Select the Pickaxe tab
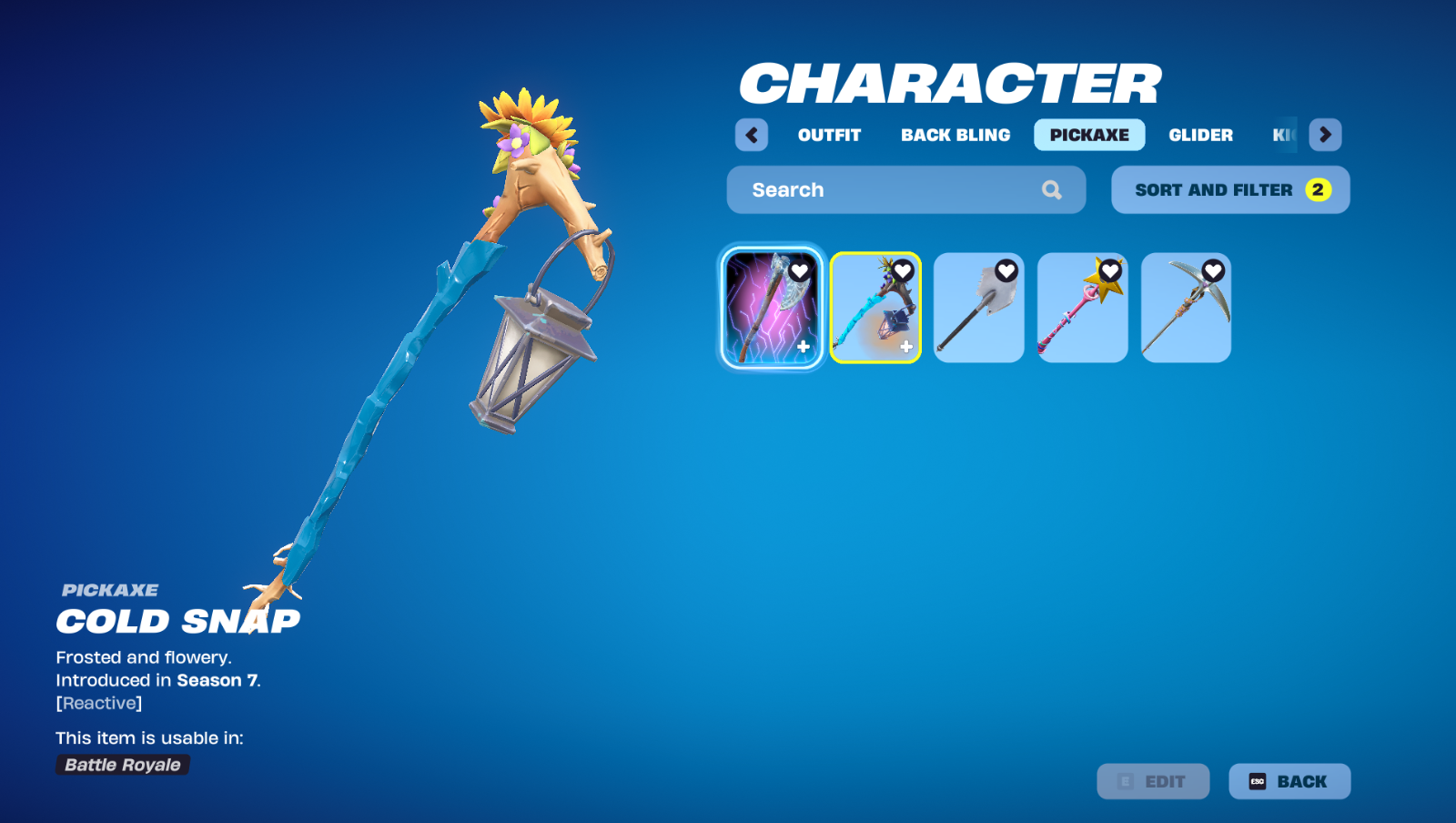 [1089, 135]
